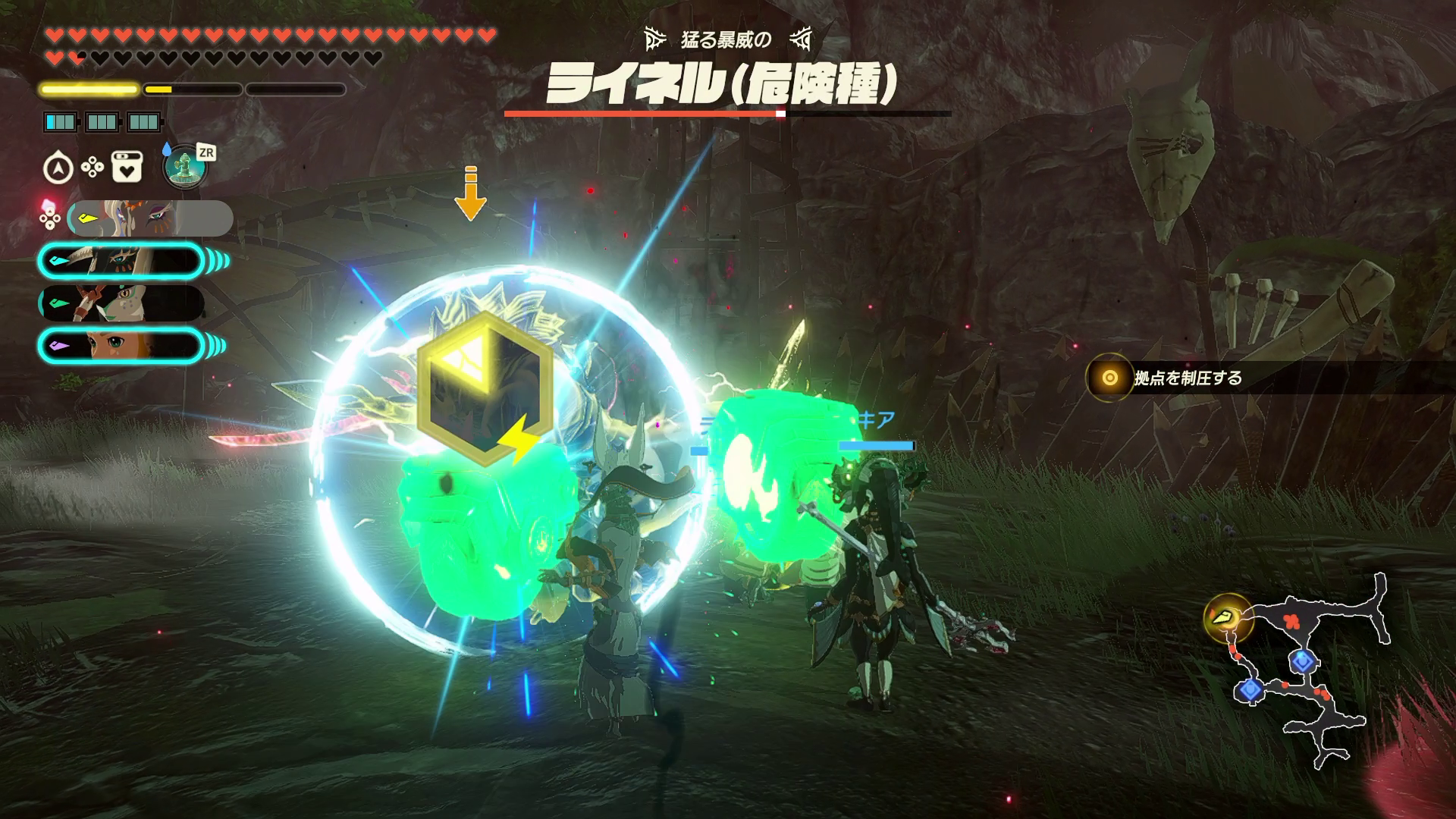Switch to the green-marker character portrait
The image size is (1456, 819).
point(121,303)
